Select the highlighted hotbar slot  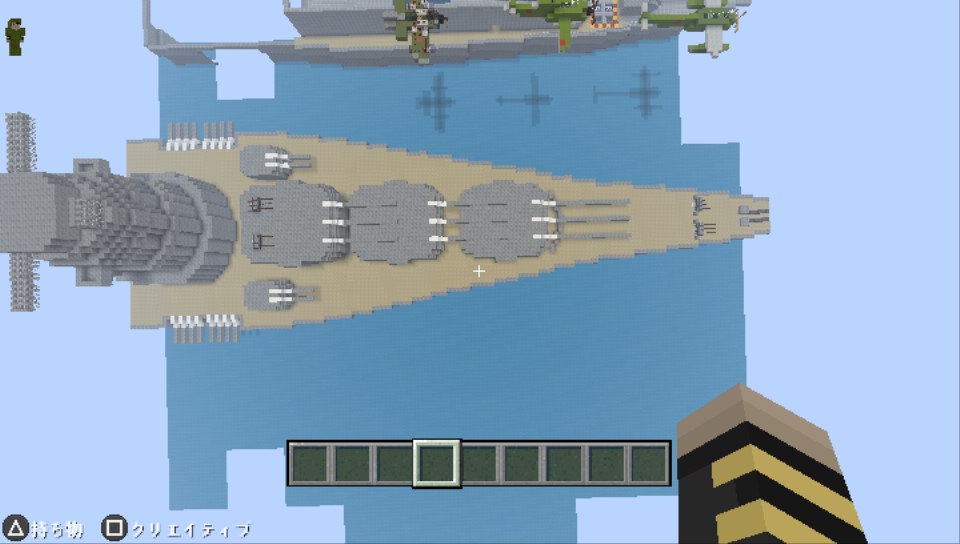click(x=437, y=463)
